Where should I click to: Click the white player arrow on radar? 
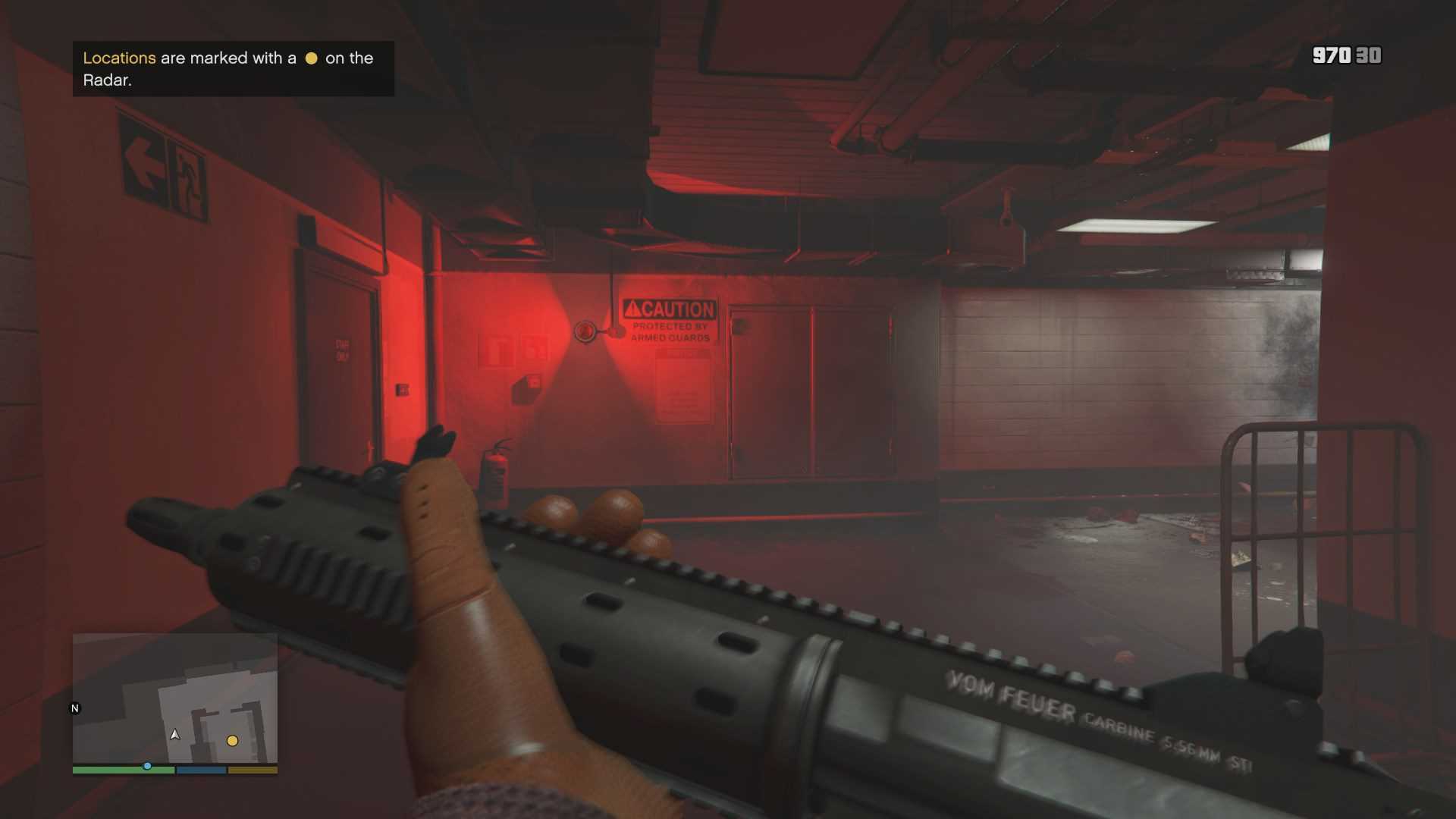point(175,734)
